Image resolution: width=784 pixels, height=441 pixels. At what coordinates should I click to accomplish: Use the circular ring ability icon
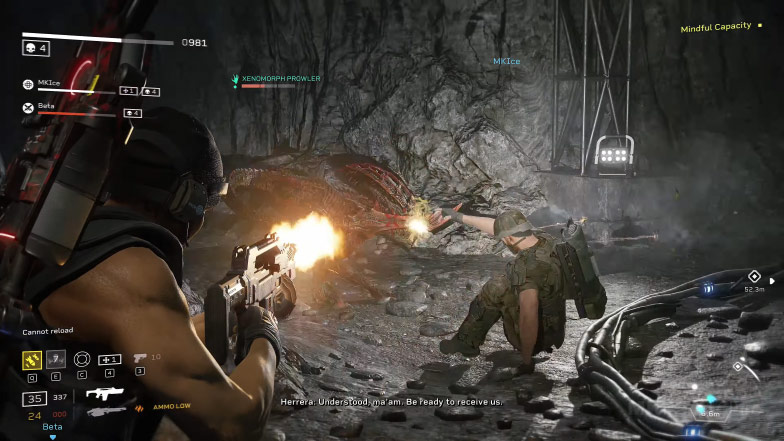82,359
